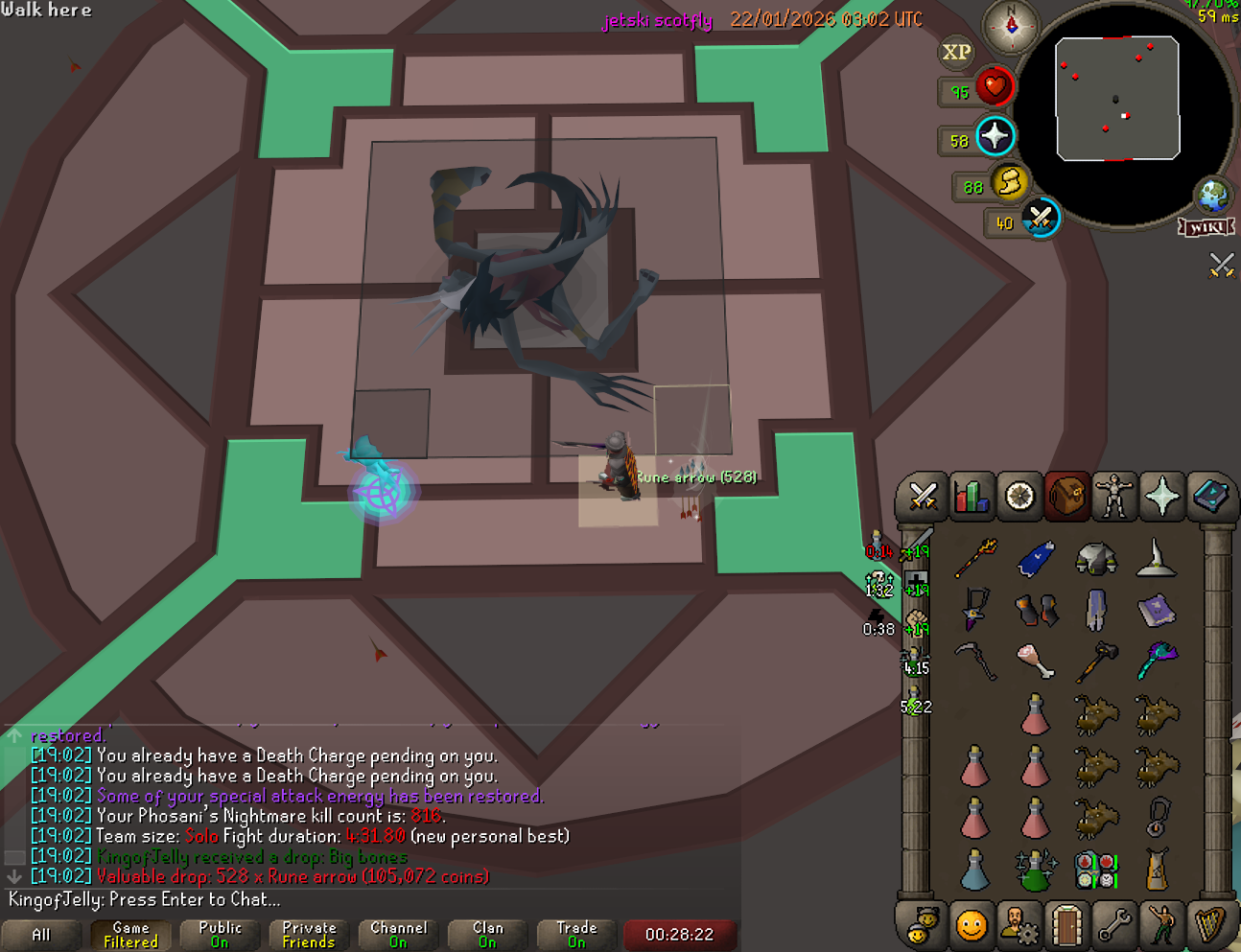
Task: Select the white wizard hat in inventory
Action: [x=1156, y=558]
